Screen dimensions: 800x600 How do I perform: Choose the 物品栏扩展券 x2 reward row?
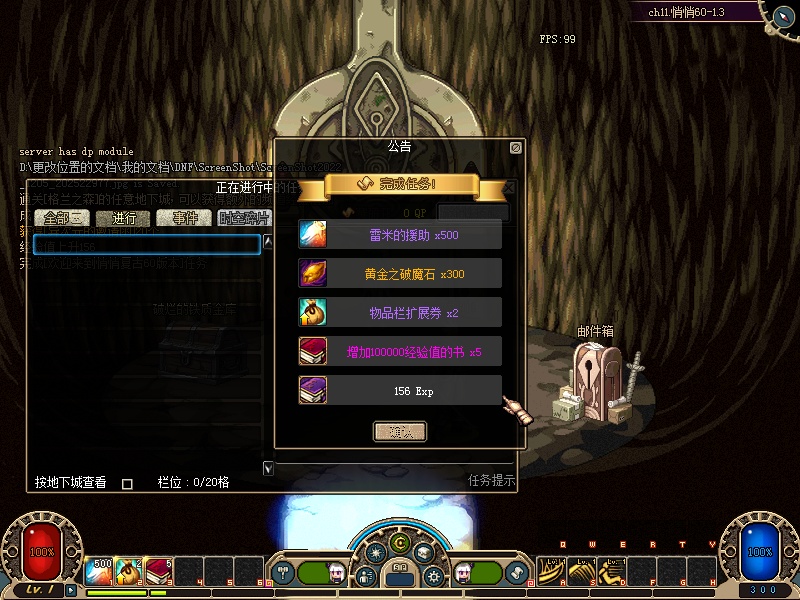(400, 313)
